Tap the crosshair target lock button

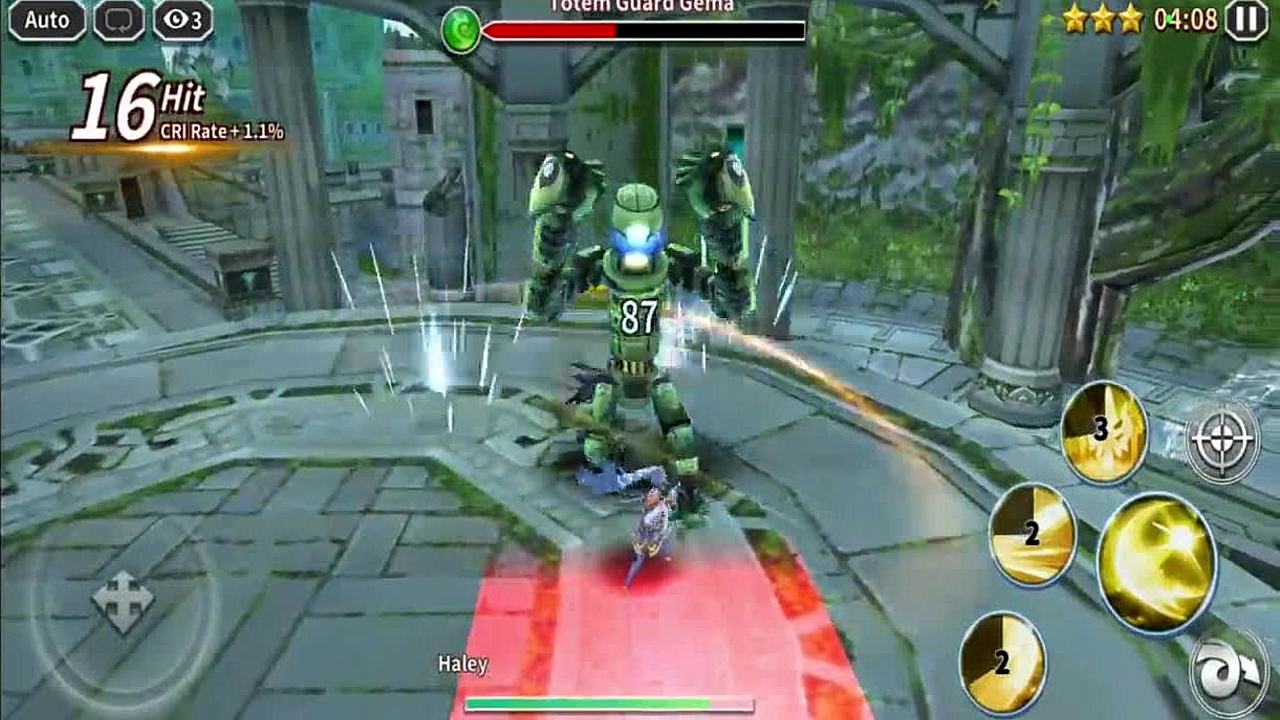tap(1222, 438)
